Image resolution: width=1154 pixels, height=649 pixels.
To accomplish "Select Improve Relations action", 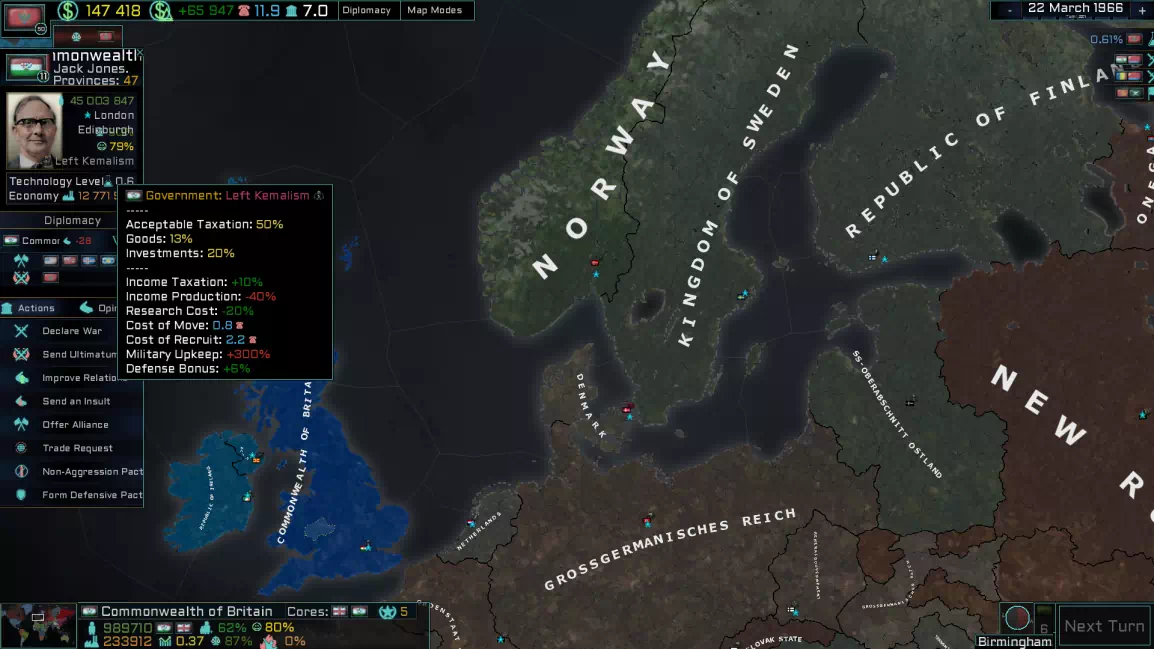I will coord(84,378).
